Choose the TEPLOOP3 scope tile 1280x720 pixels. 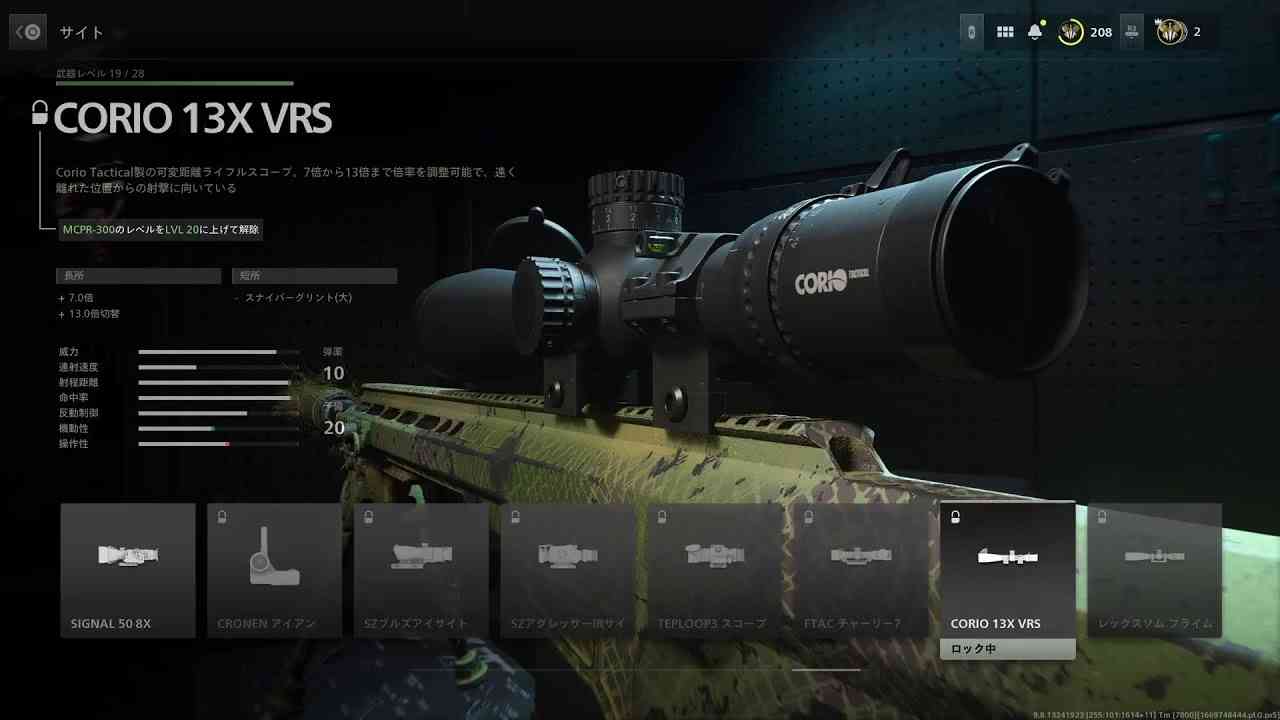(714, 570)
